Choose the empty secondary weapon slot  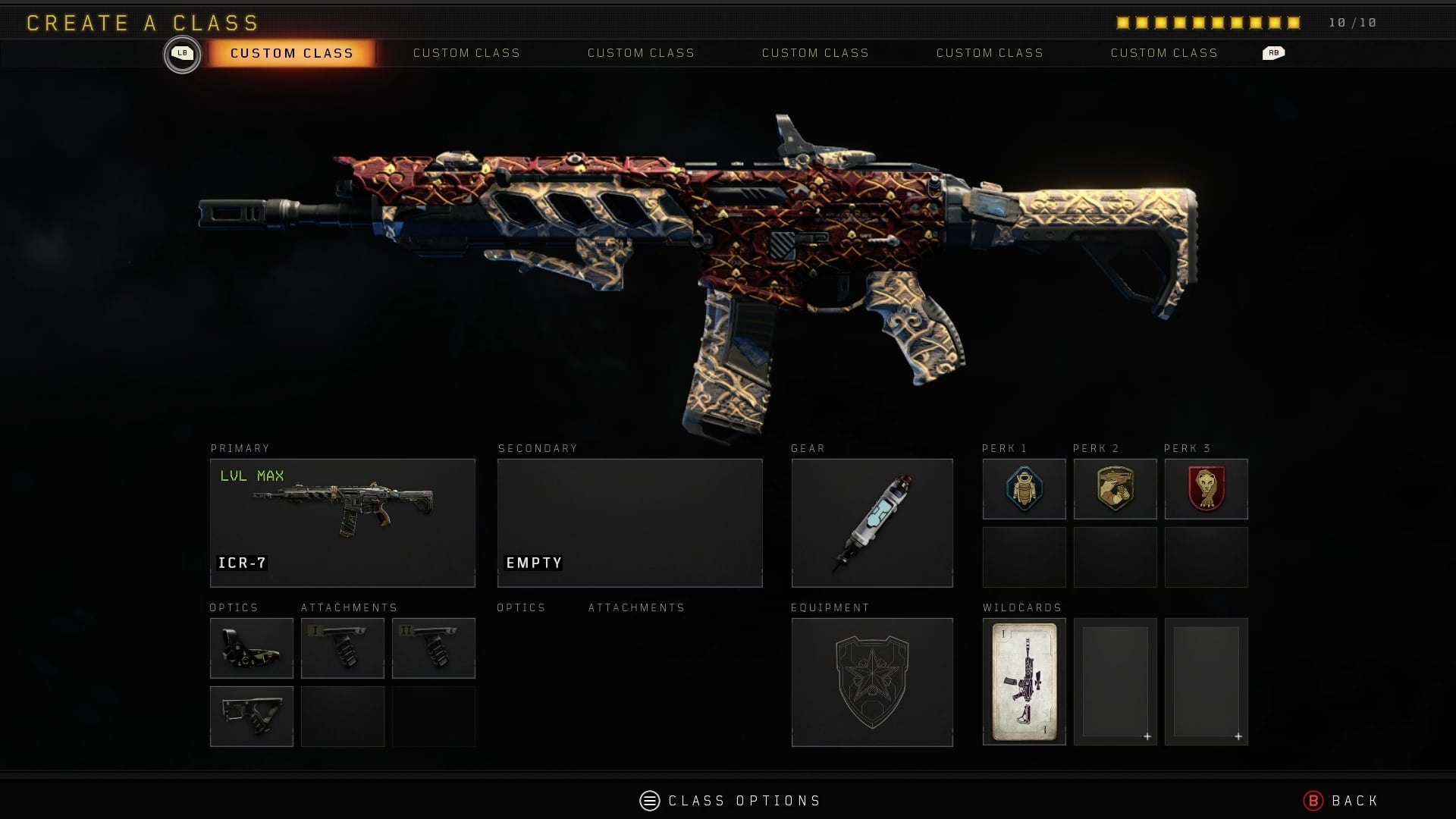click(629, 522)
